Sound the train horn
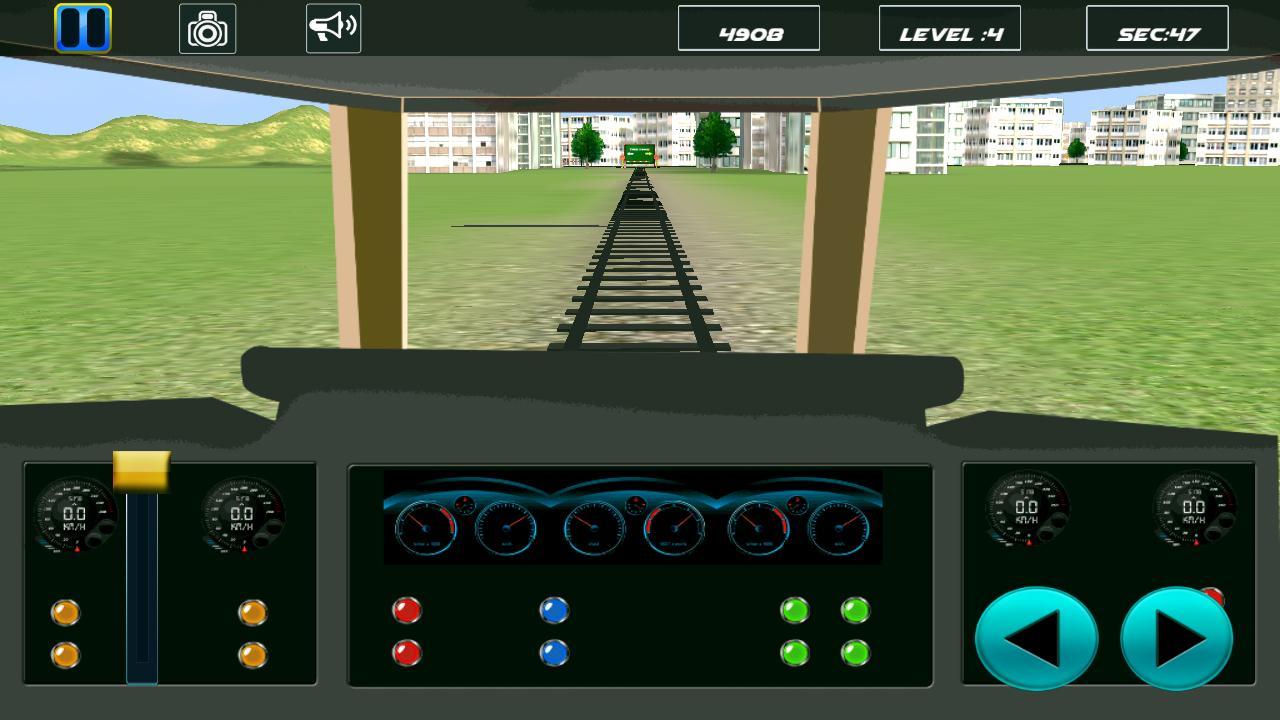This screenshot has width=1280, height=720. (333, 26)
